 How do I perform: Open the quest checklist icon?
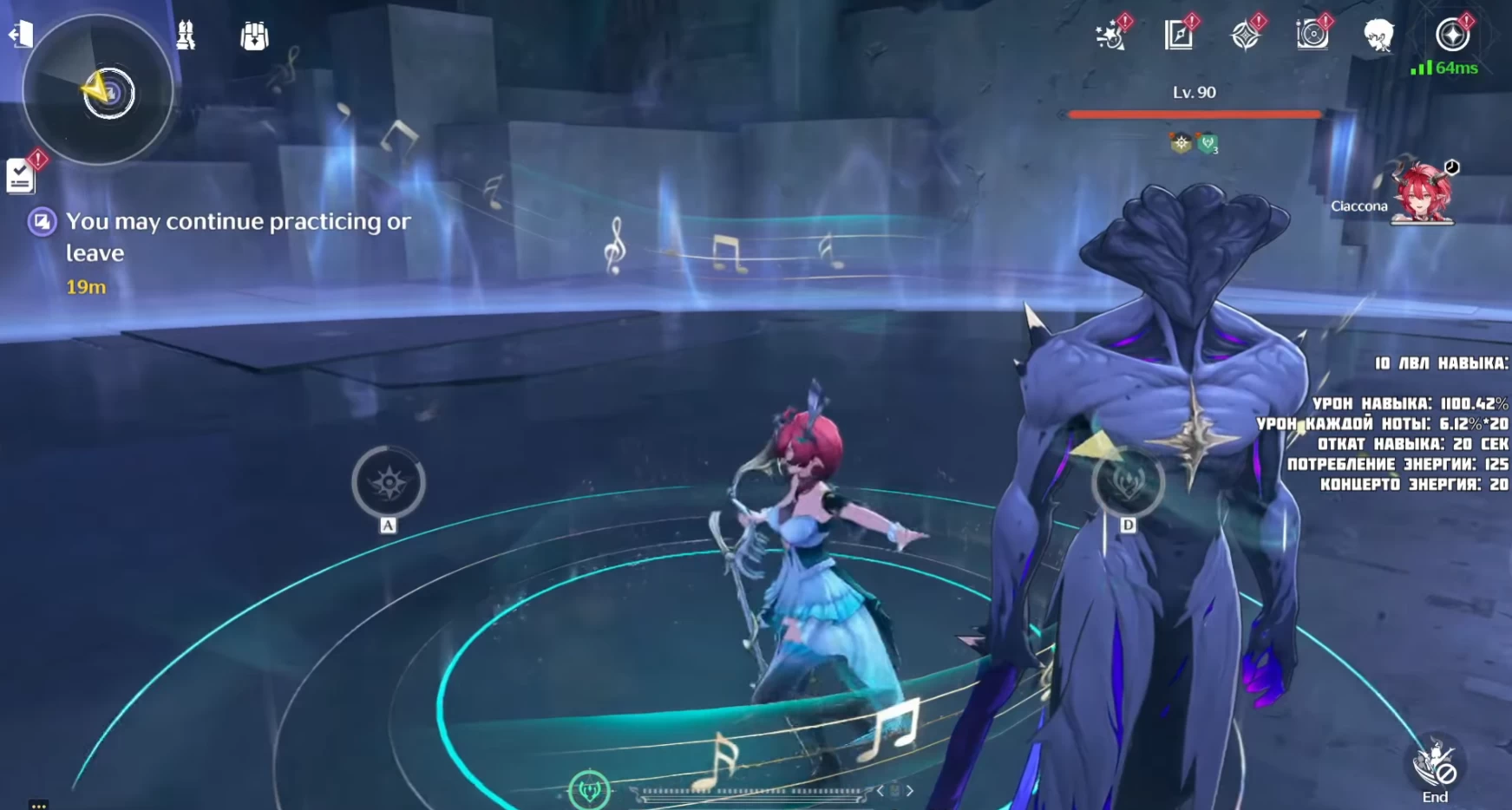coord(21,176)
